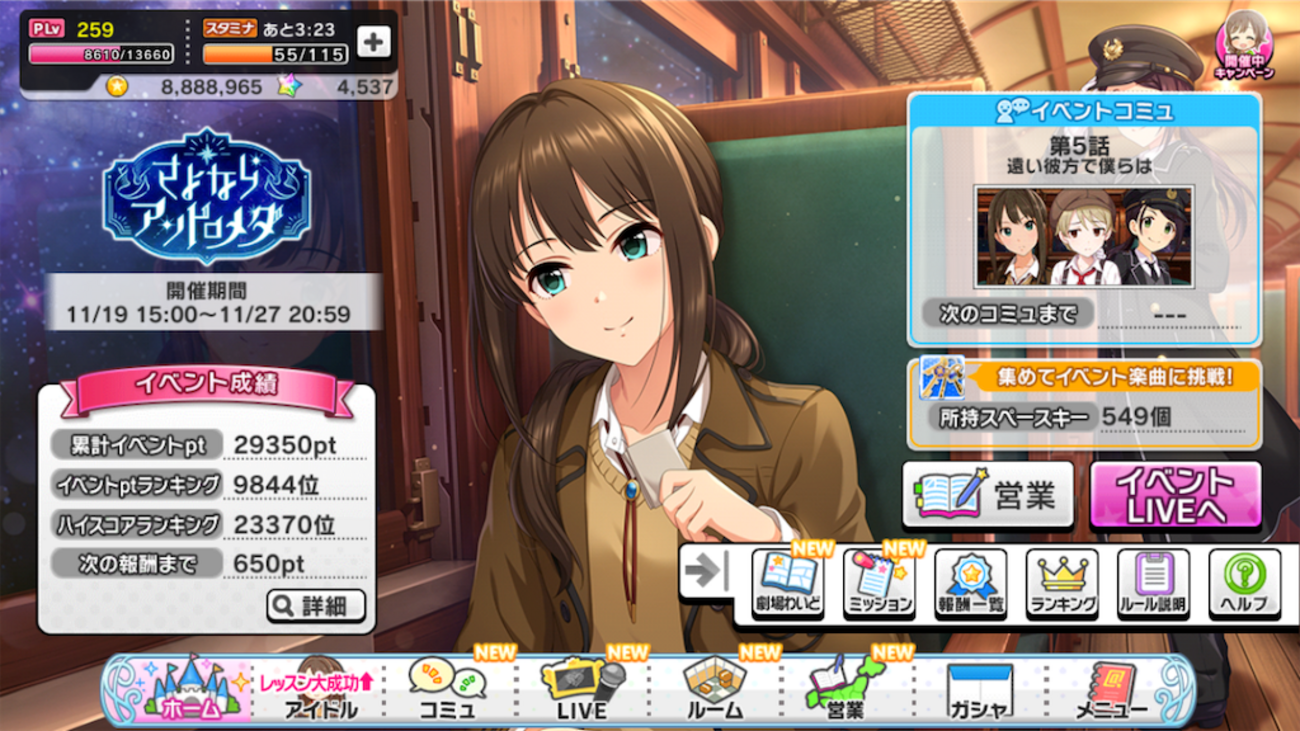Screen dimensions: 1300x731
Task: Open the ランキング crown icon
Action: click(x=1062, y=583)
